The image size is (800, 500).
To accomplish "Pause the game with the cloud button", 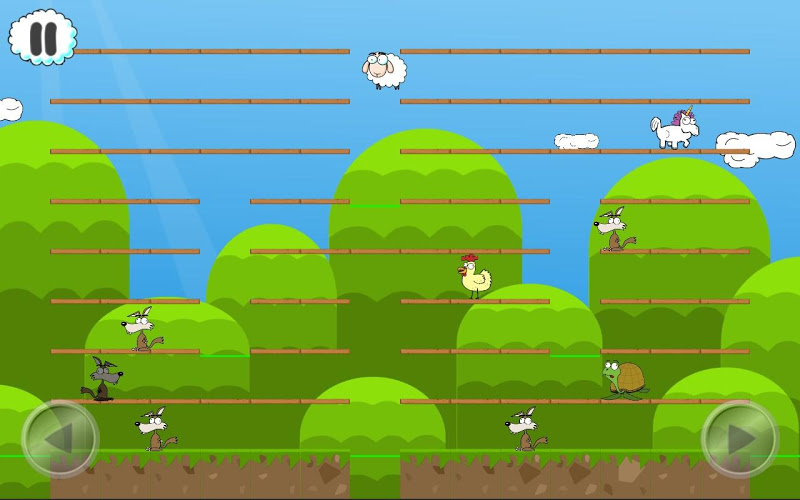I will [42, 38].
